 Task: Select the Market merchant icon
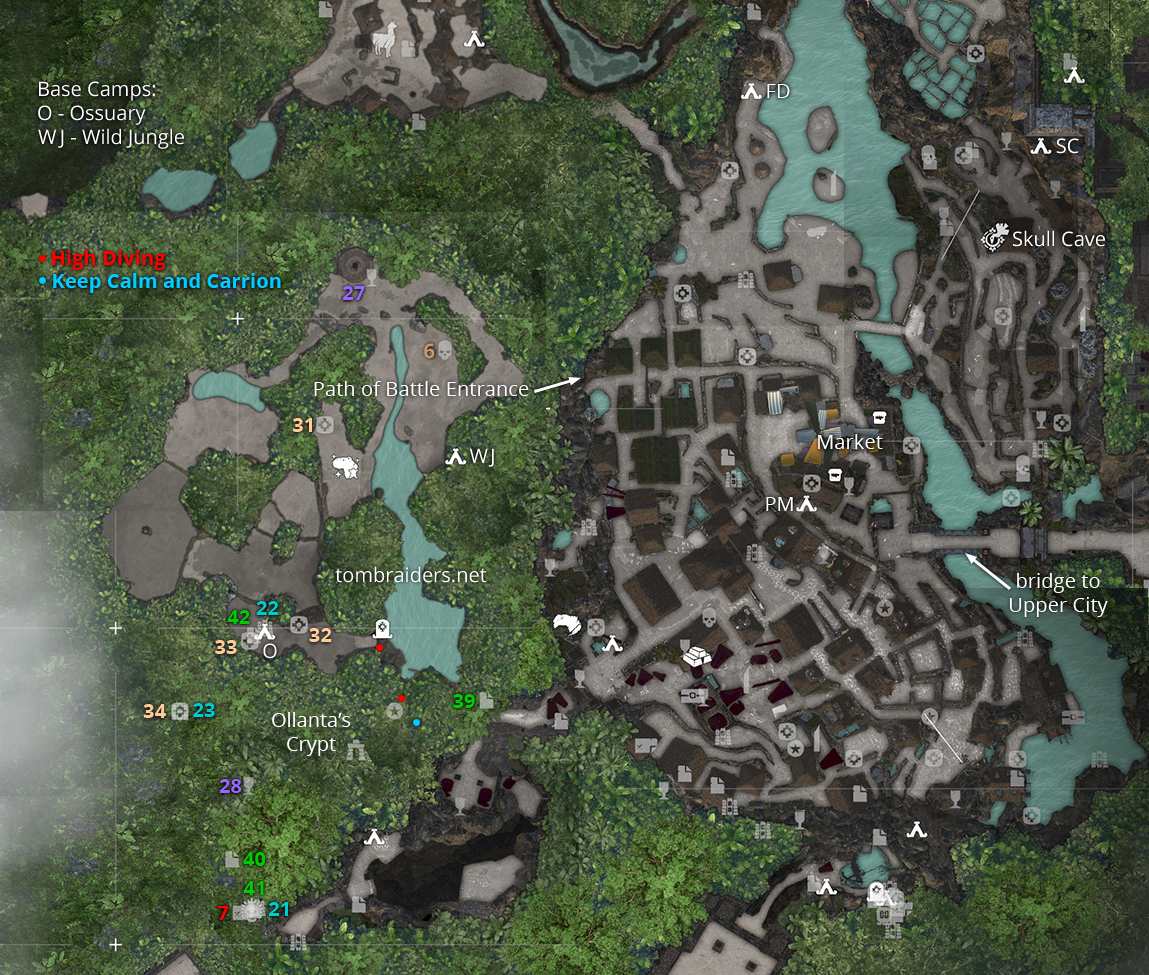click(x=880, y=417)
